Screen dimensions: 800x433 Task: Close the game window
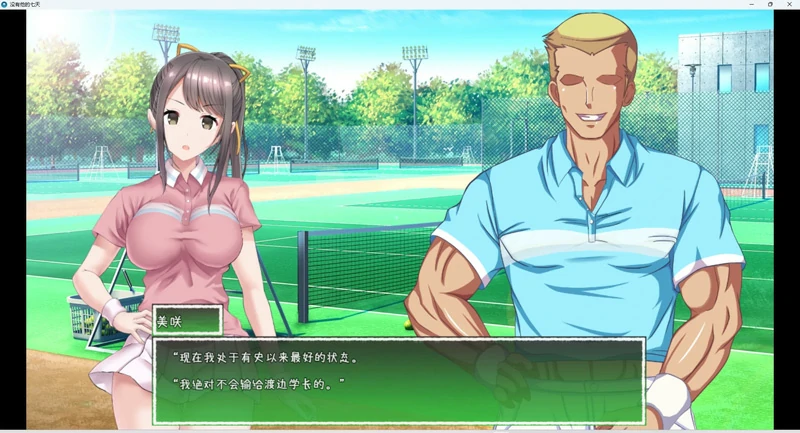click(x=789, y=4)
